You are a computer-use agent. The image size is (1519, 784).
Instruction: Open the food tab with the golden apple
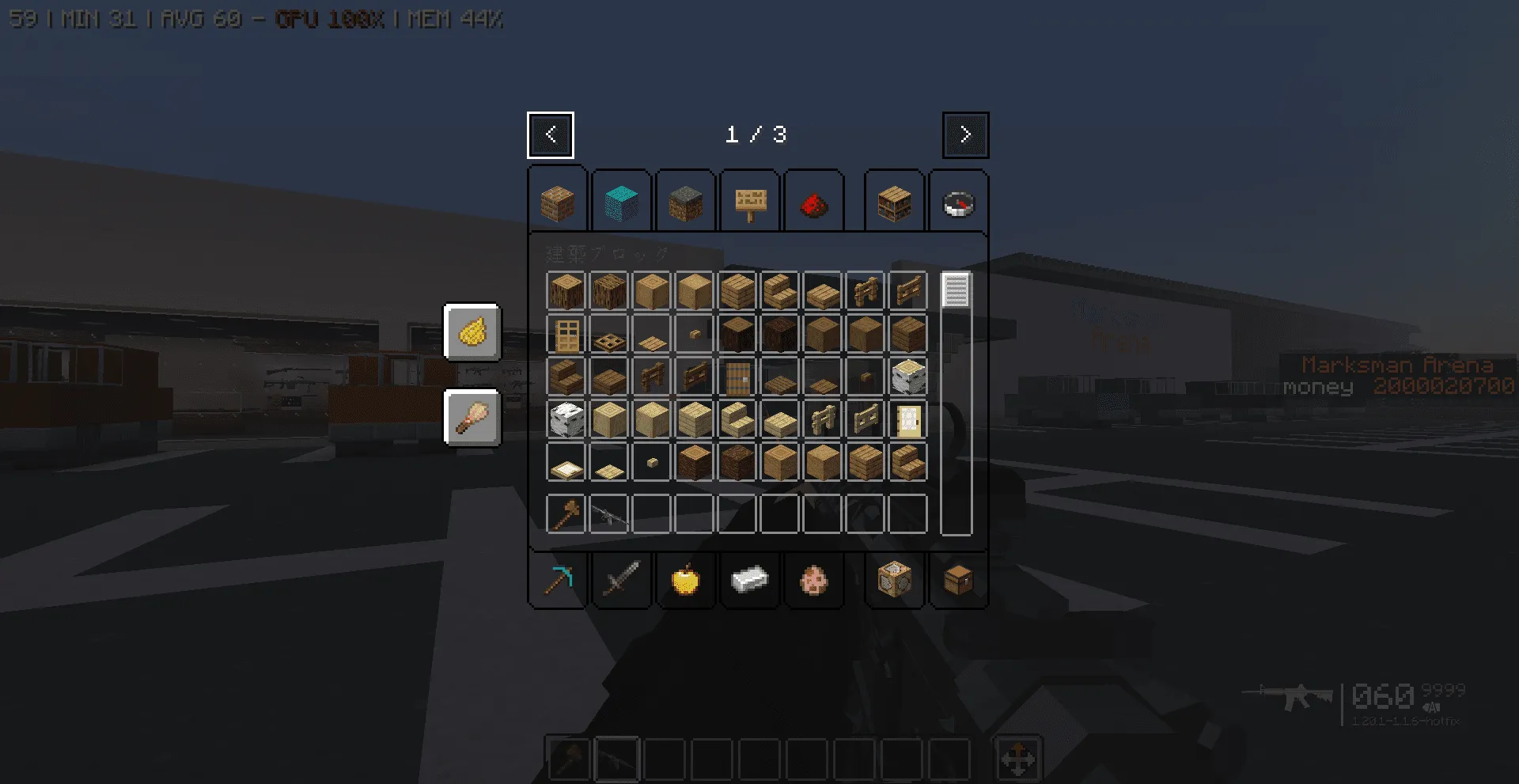(686, 581)
